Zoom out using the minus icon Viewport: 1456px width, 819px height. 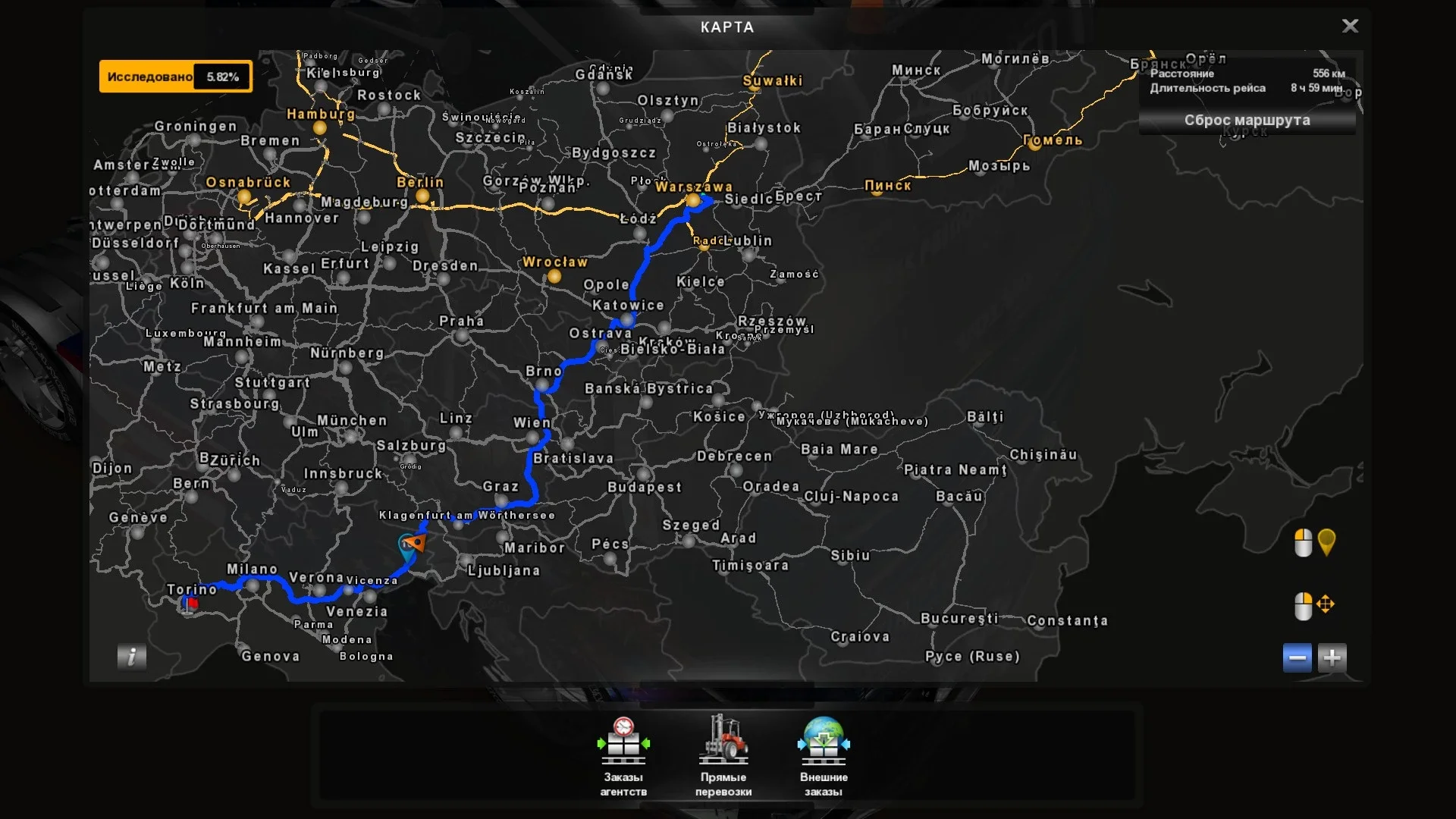pos(1297,658)
